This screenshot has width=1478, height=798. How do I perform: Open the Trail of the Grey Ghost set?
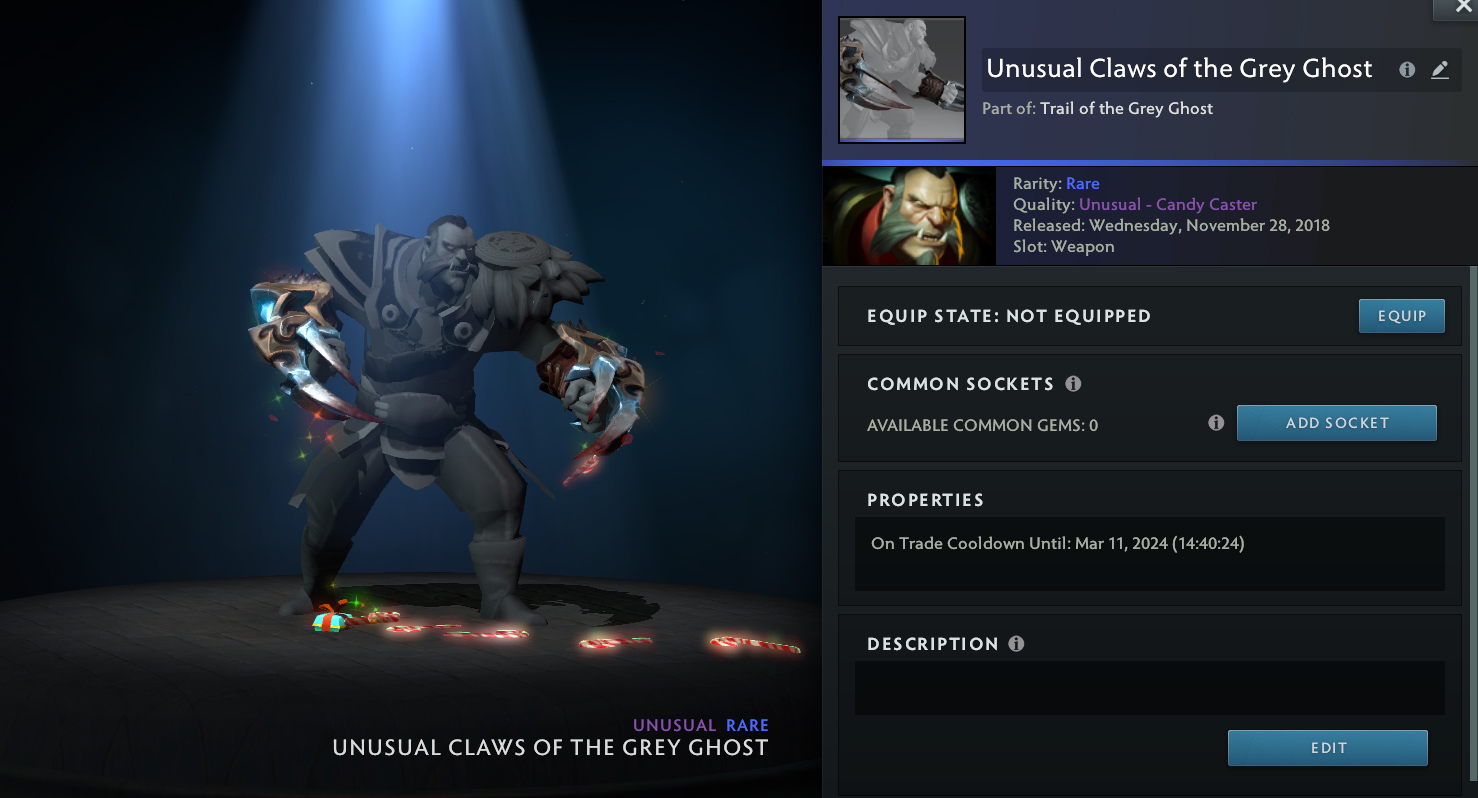point(1126,108)
